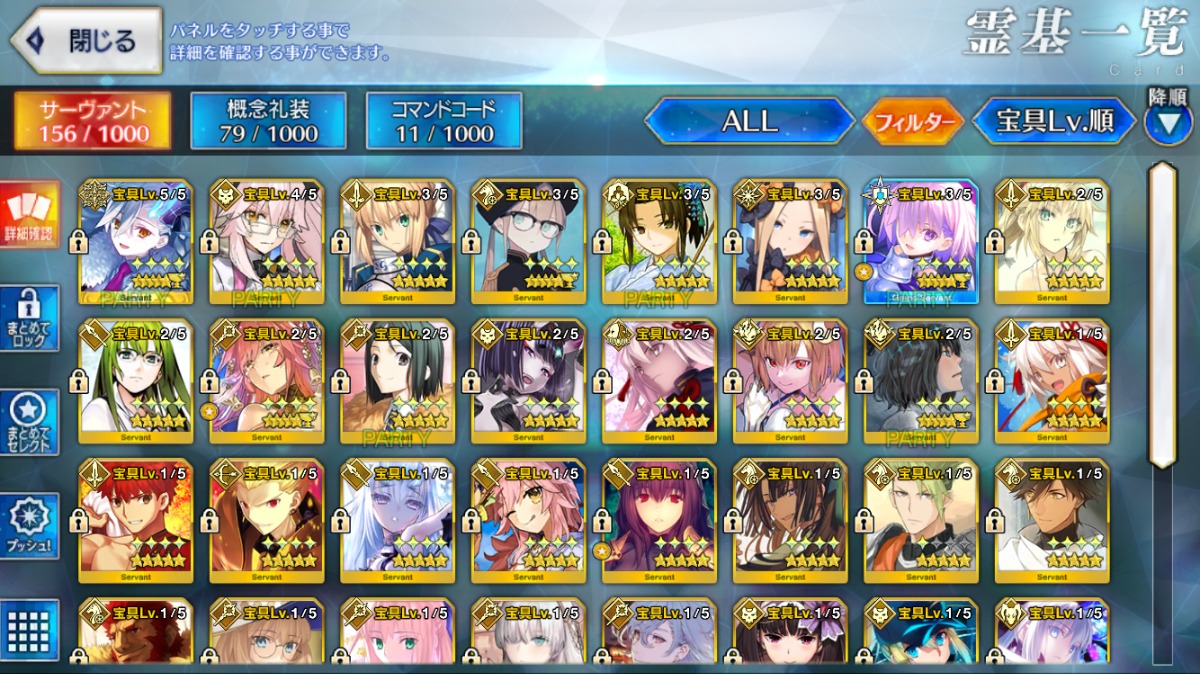
Task: Click the プッシュ! button
Action: coord(30,526)
